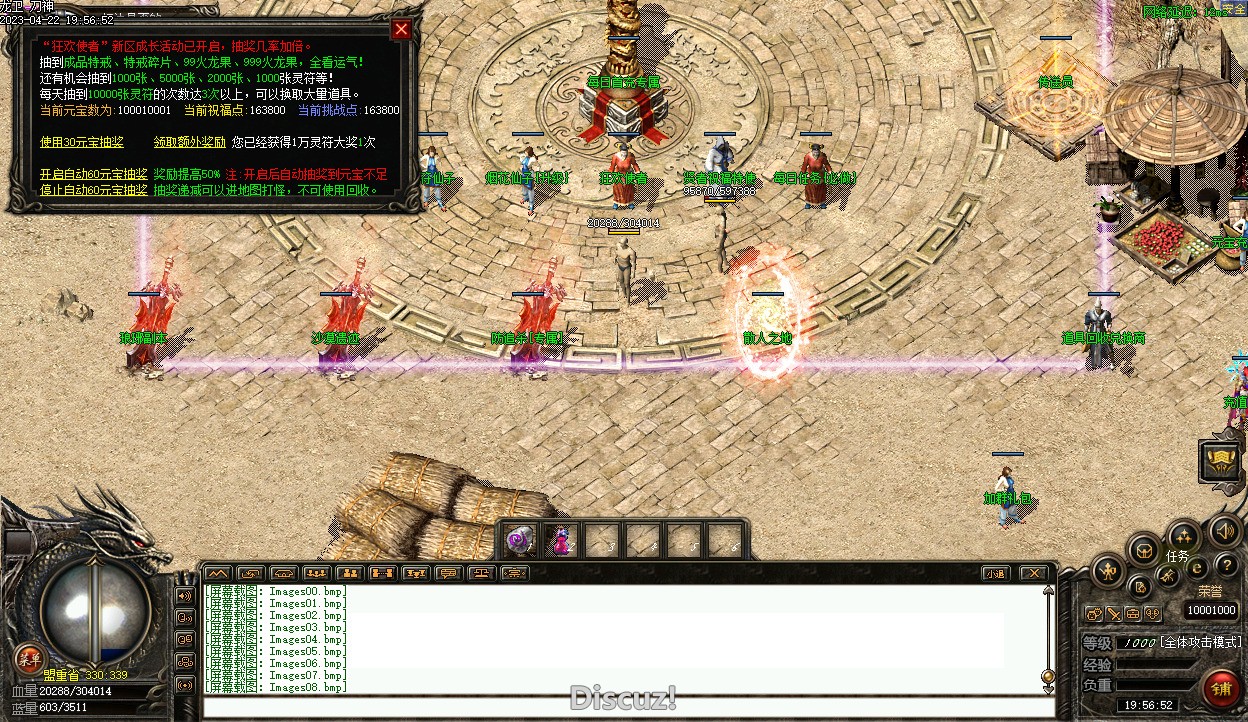
Task: Stop auto draw with 停止自动60元宝抽奖
Action: pos(94,190)
